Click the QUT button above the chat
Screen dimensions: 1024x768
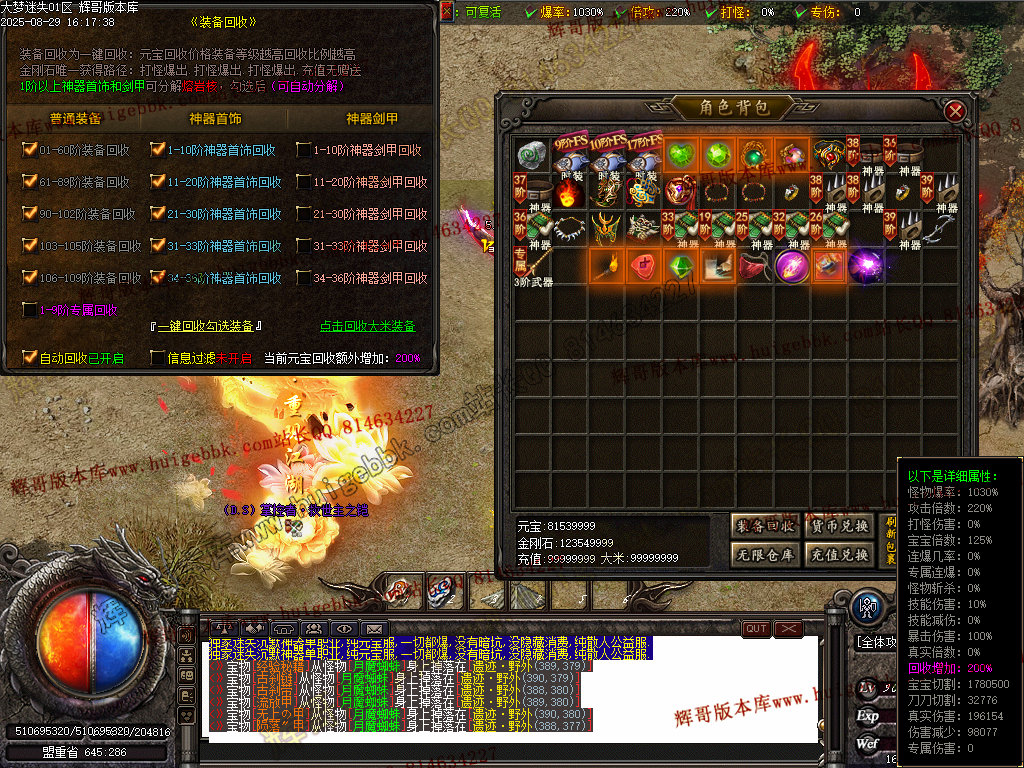[756, 628]
